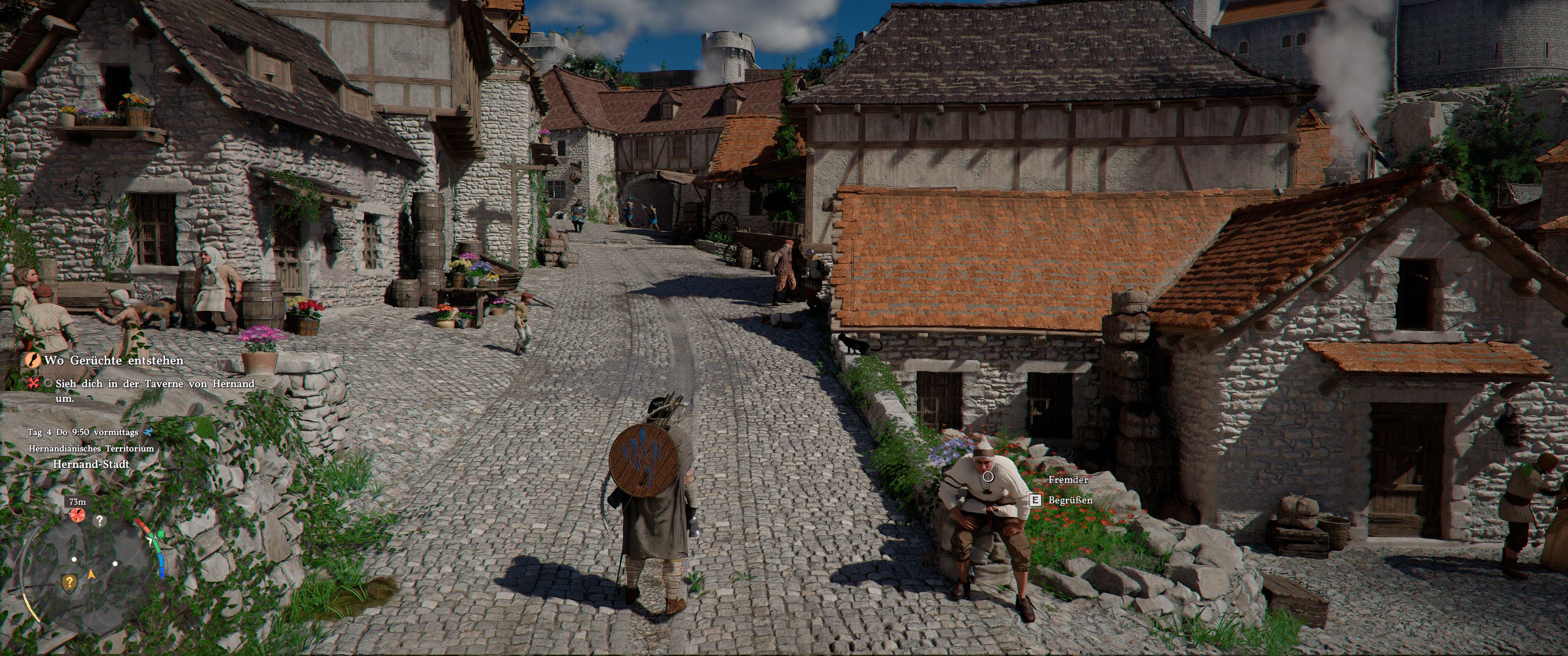Click the red quest marker above the minimap
Image resolution: width=1568 pixels, height=656 pixels.
[x=77, y=516]
